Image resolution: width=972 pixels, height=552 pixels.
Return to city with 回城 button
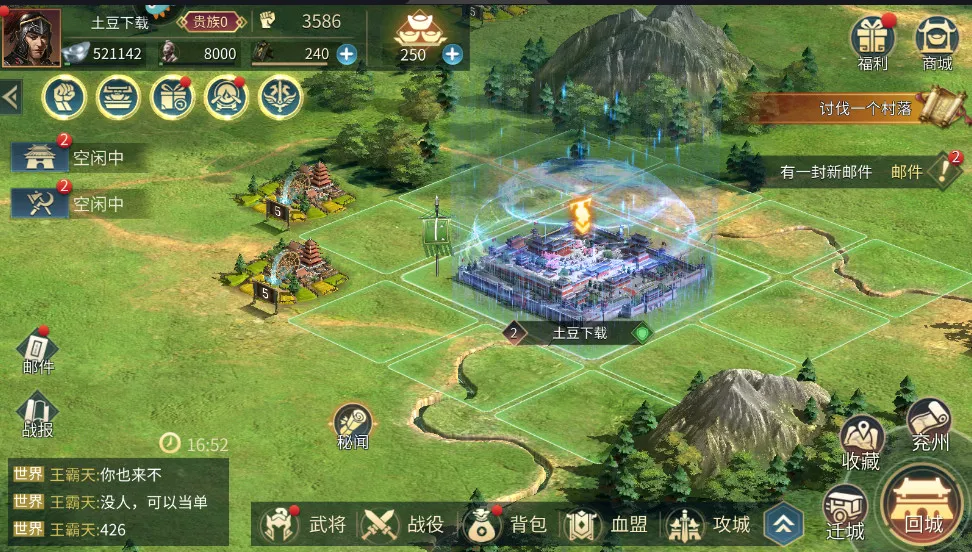(x=923, y=506)
